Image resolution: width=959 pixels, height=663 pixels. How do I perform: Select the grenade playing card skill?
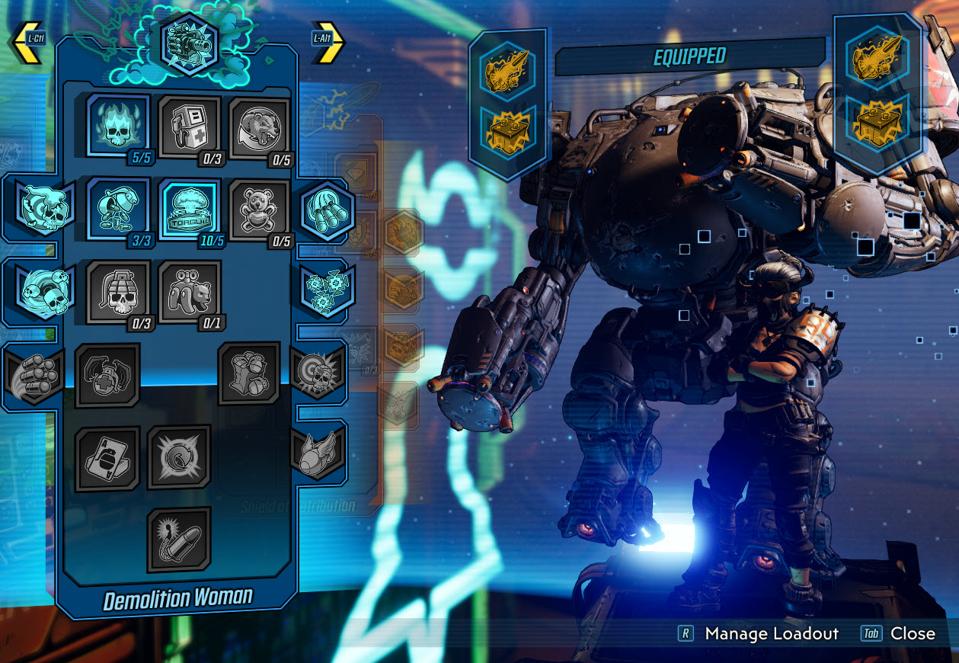(107, 458)
